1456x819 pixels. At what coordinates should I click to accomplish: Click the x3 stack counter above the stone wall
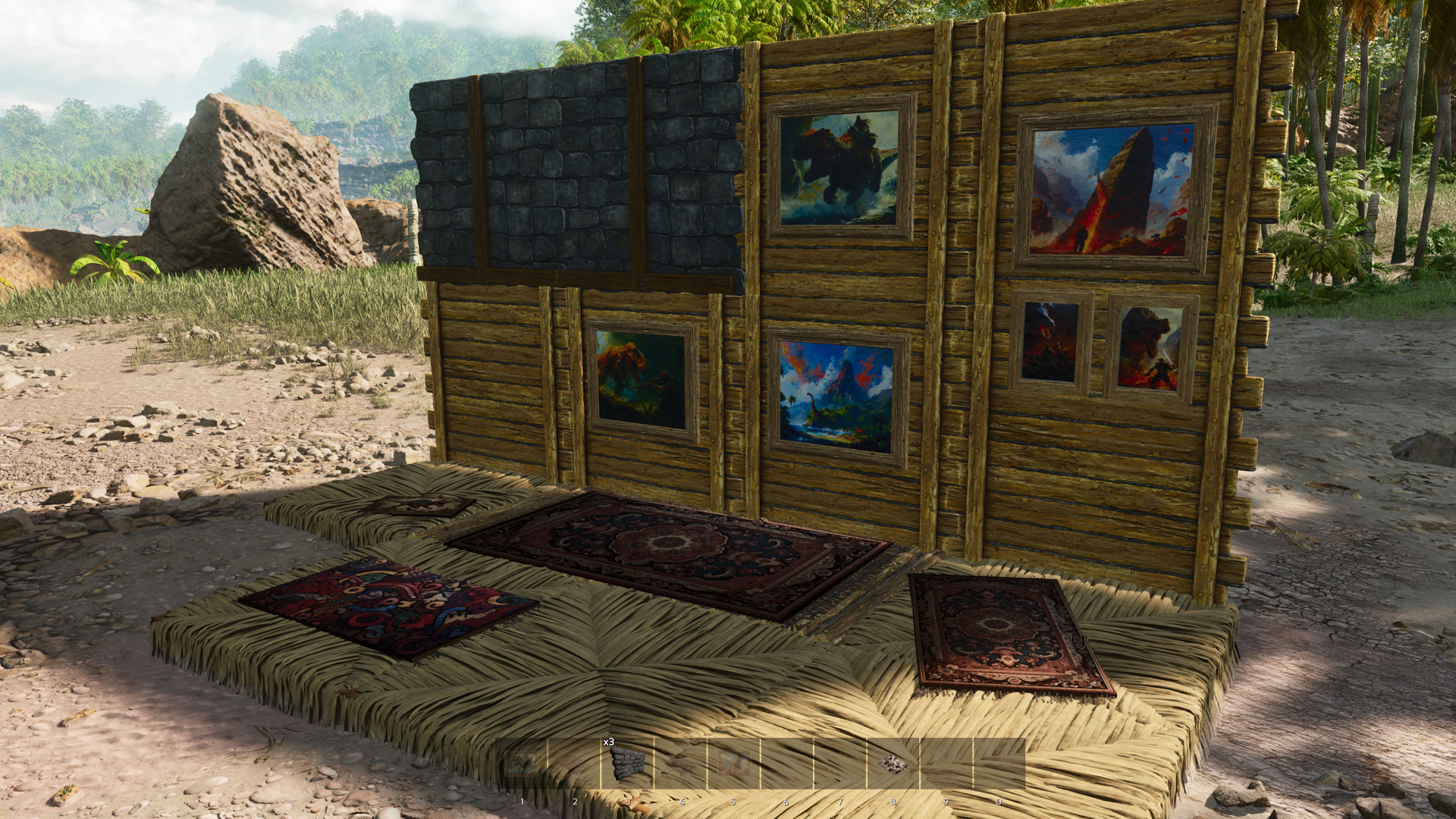[x=608, y=741]
